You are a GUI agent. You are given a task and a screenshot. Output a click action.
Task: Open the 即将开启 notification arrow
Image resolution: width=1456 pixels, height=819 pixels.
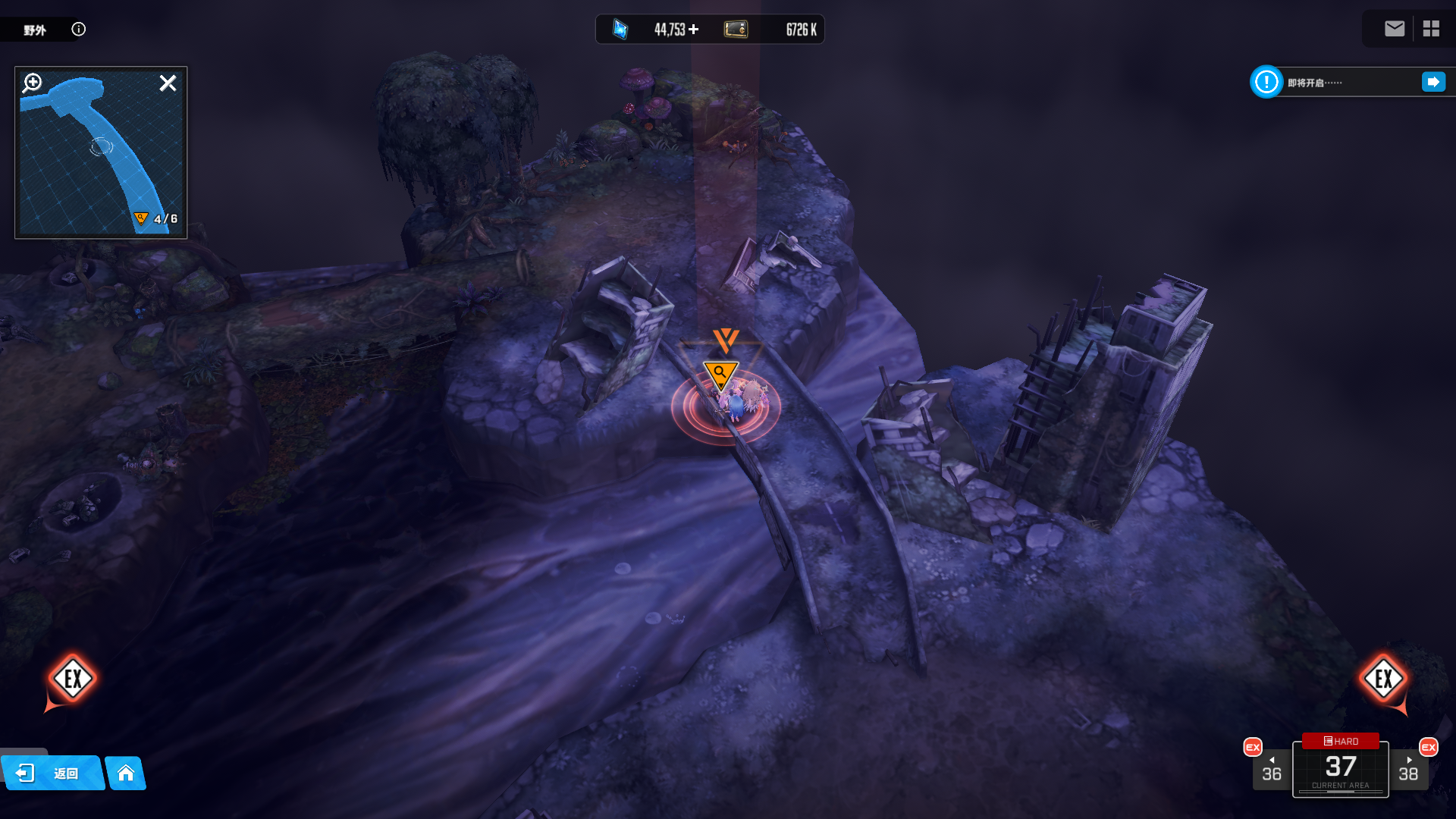(x=1432, y=82)
